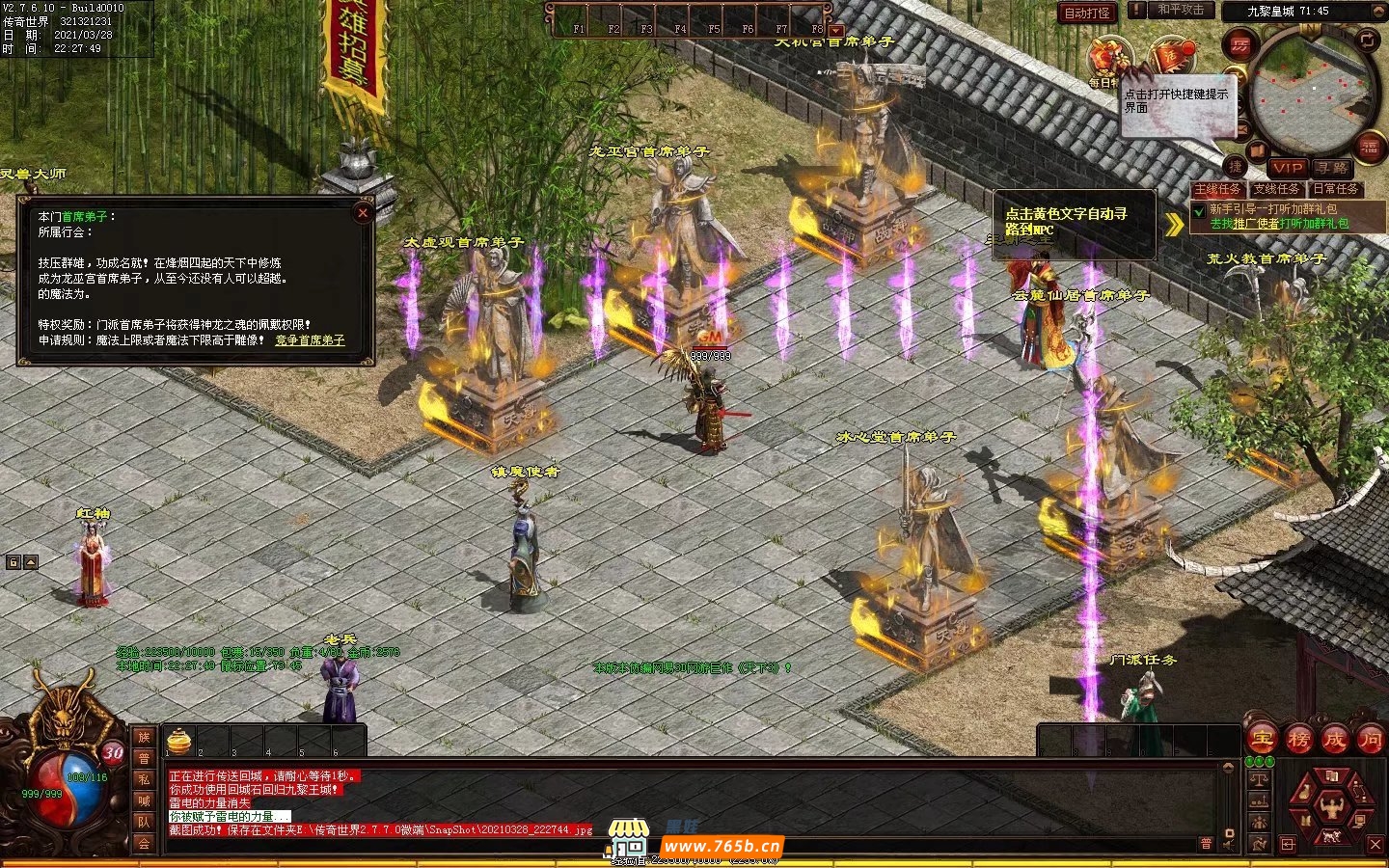The height and width of the screenshot is (868, 1389).
Task: Switch to the 支线任务 tab
Action: 1276,189
